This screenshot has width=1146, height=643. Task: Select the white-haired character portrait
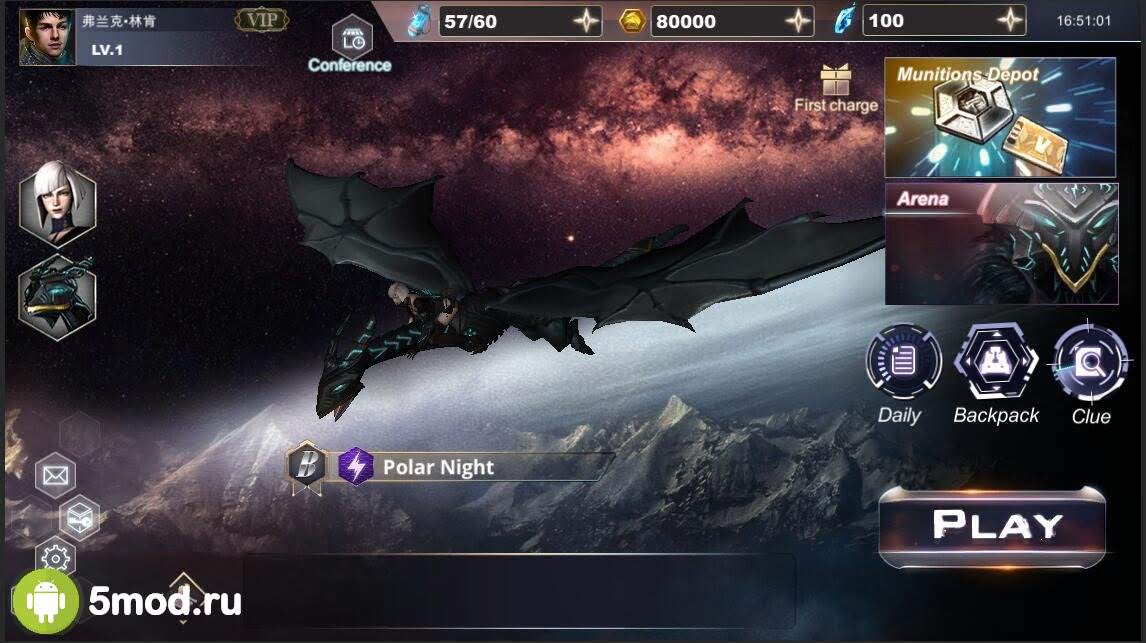57,204
